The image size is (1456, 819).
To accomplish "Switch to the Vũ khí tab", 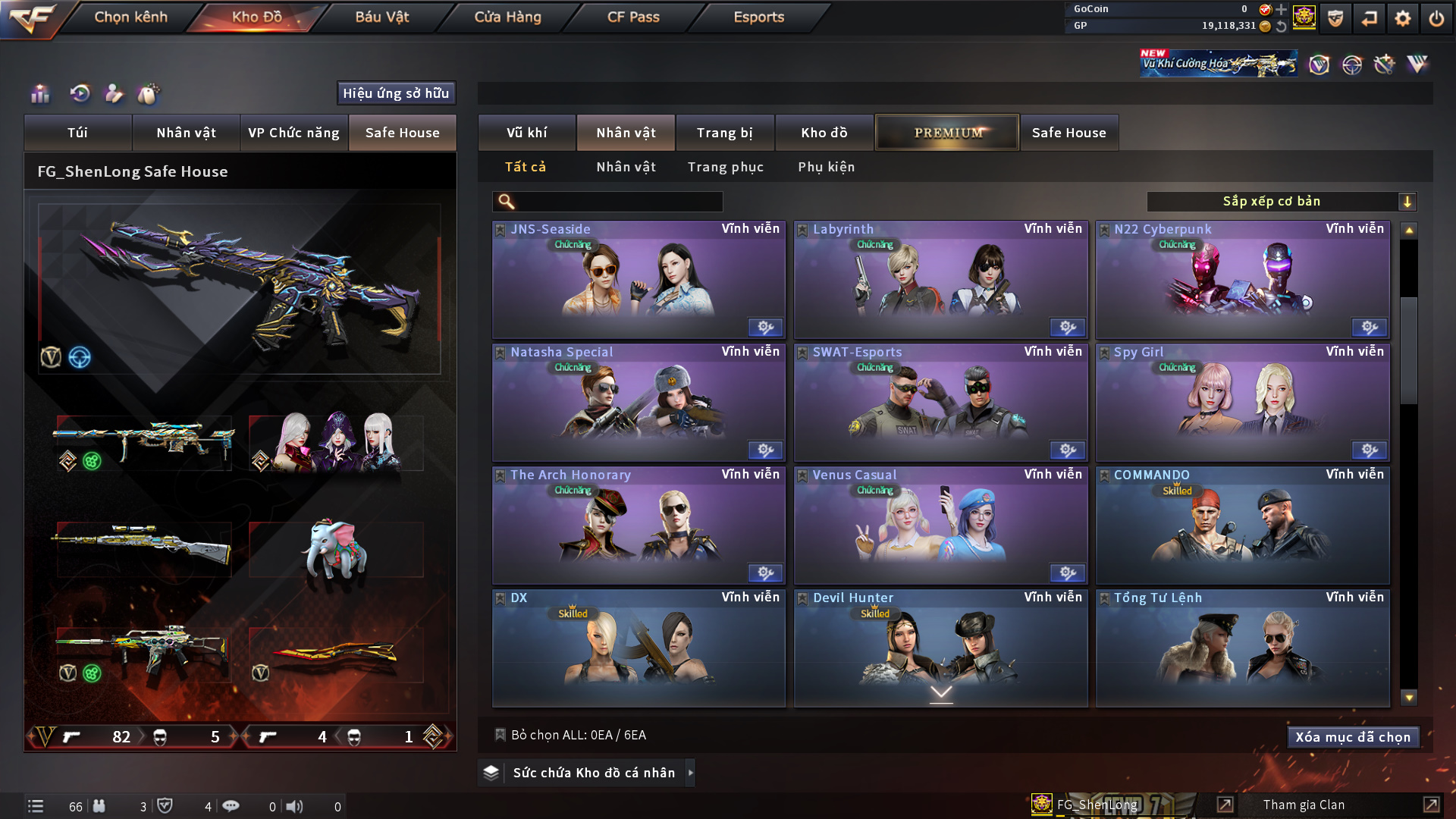I will click(526, 133).
